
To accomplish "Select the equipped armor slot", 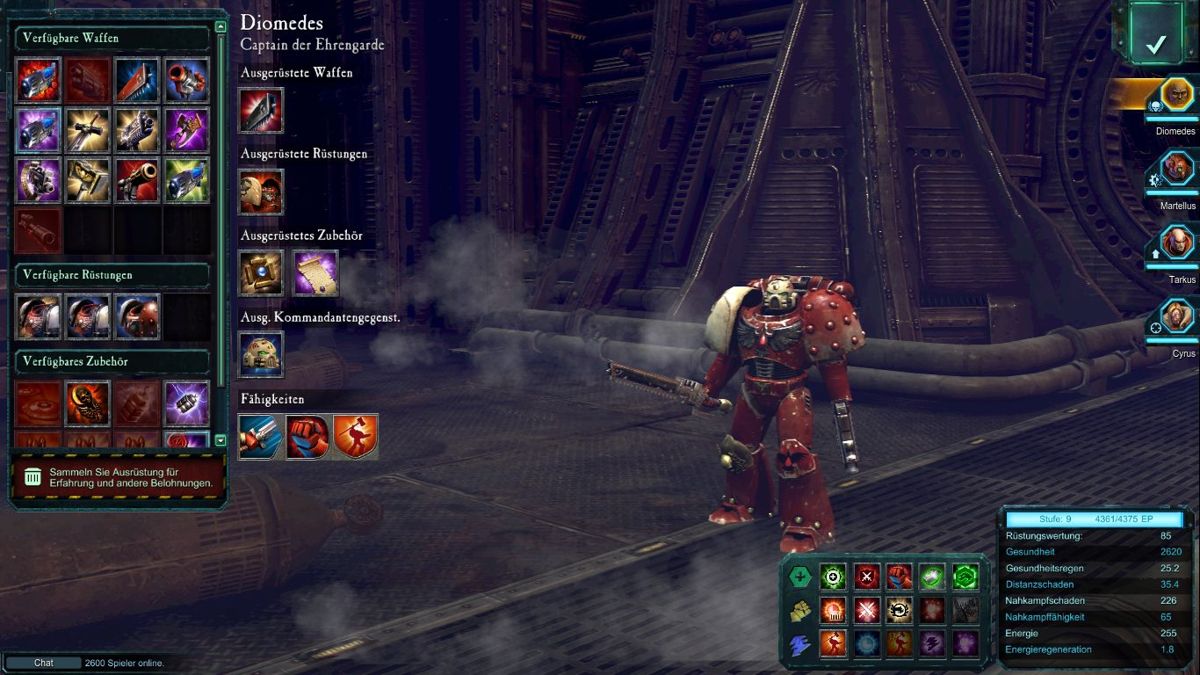I will (261, 191).
